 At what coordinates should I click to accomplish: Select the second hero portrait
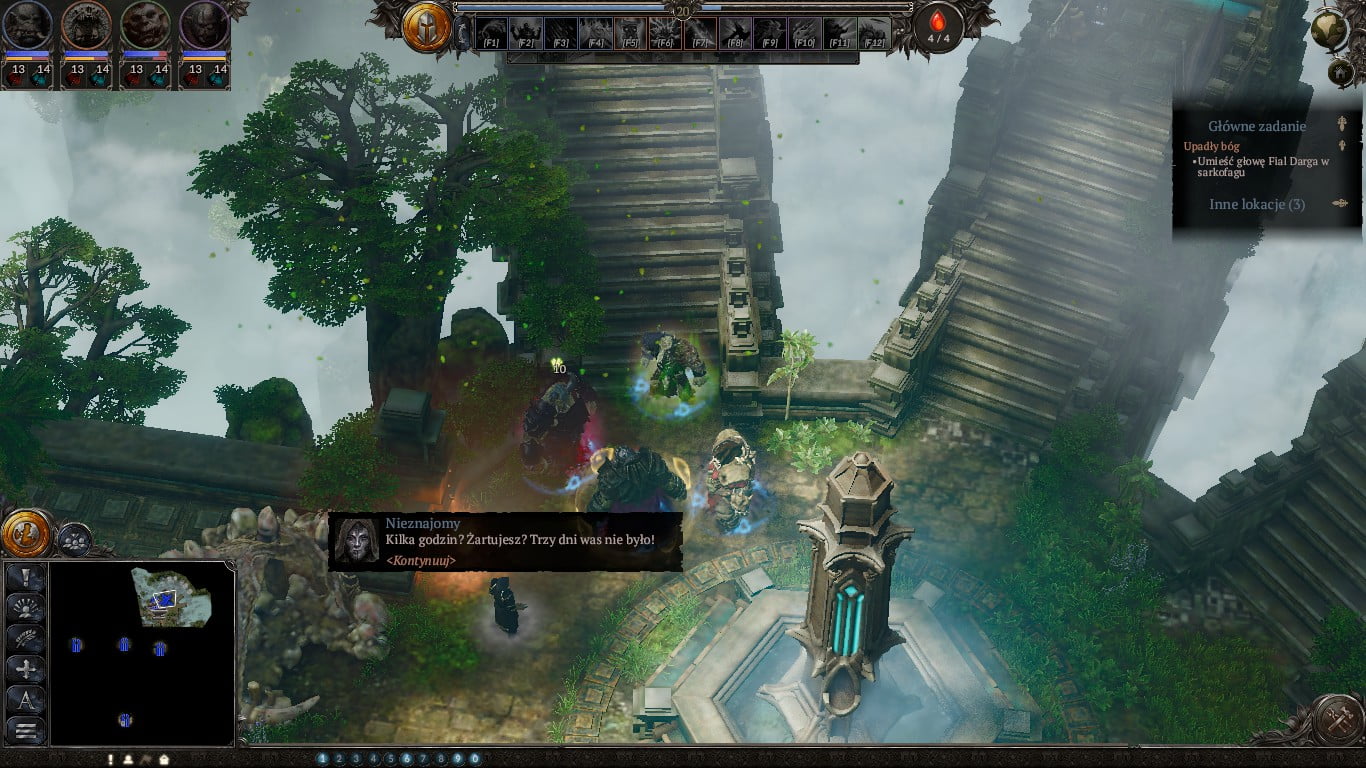pyautogui.click(x=86, y=26)
